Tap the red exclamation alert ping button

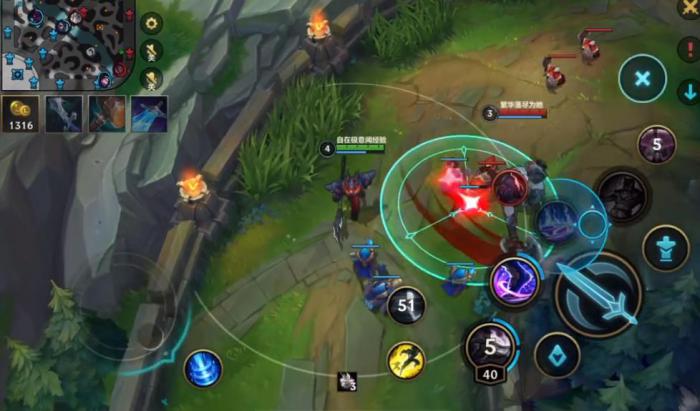(688, 49)
